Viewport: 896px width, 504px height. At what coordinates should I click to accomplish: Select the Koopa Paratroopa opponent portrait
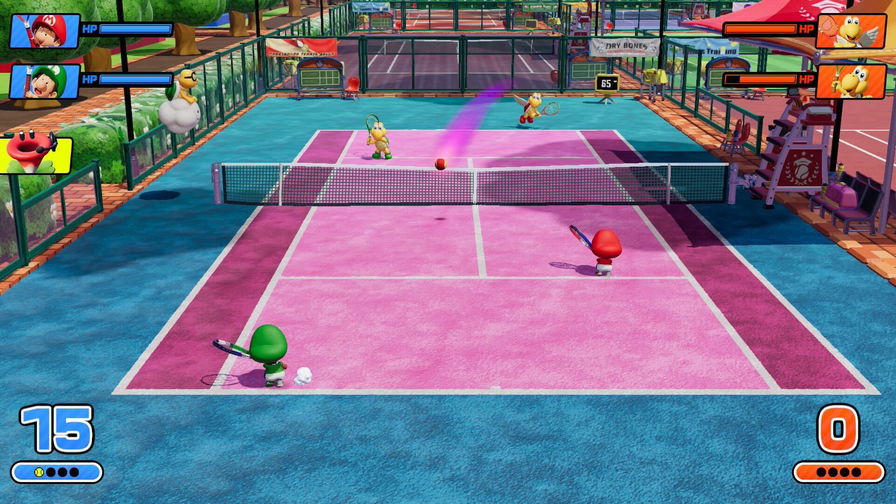[850, 30]
